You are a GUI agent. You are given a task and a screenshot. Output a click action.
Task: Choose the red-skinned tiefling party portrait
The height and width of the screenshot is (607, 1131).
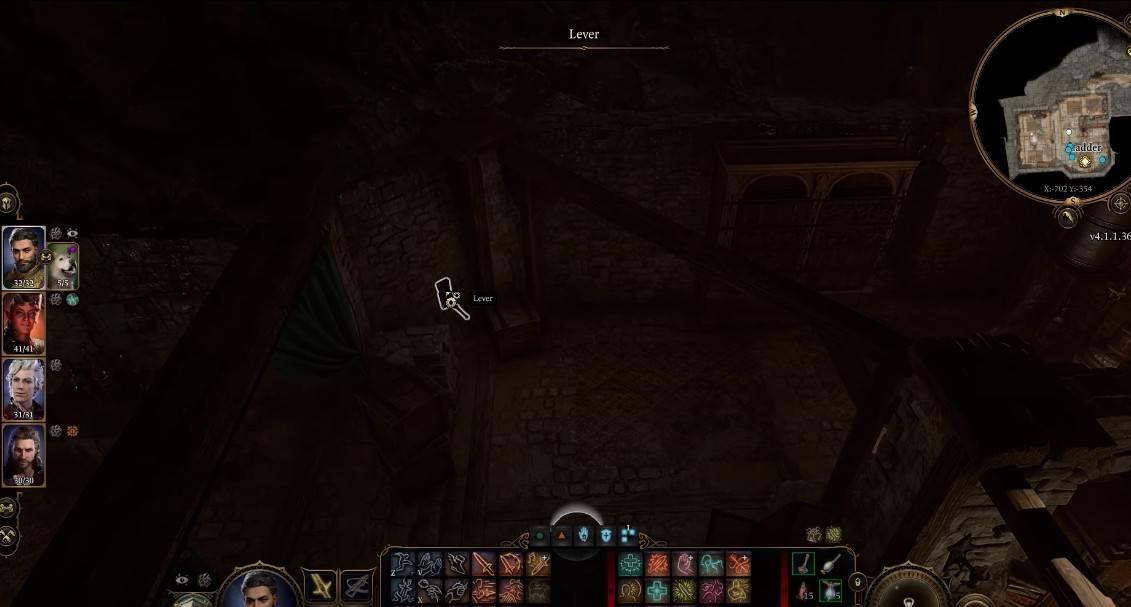click(x=23, y=321)
